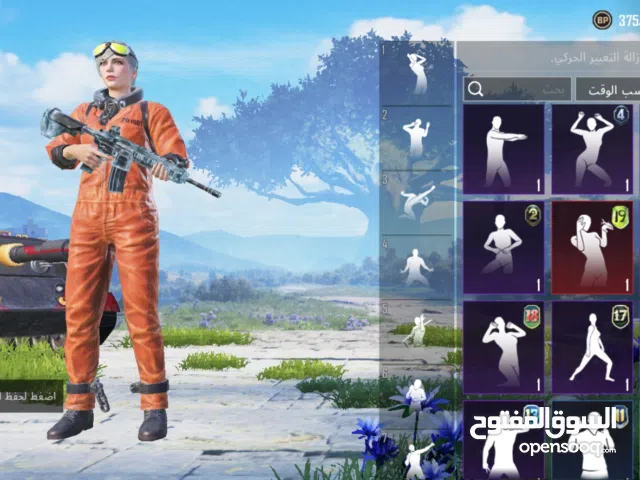640x480 pixels.
Task: Choose equipped emote slot number 3
Action: [417, 201]
